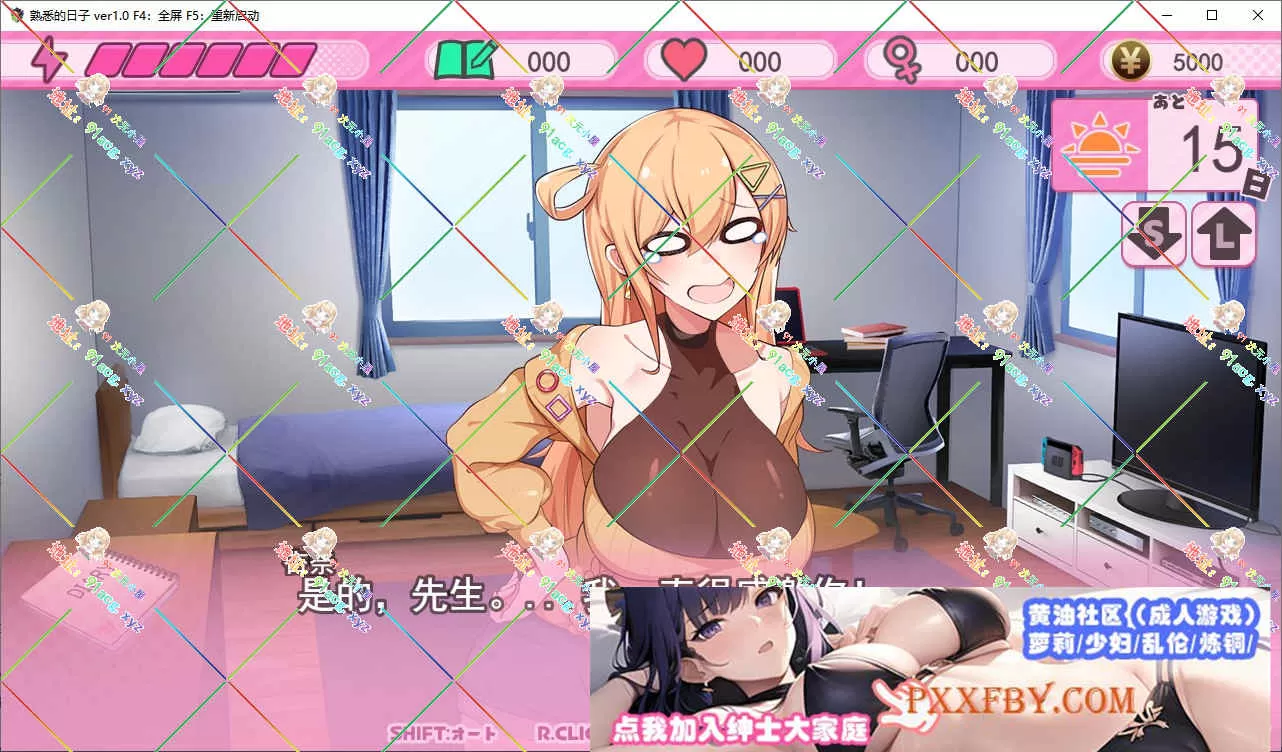The image size is (1282, 752).
Task: Click the S save button
Action: click(1153, 234)
